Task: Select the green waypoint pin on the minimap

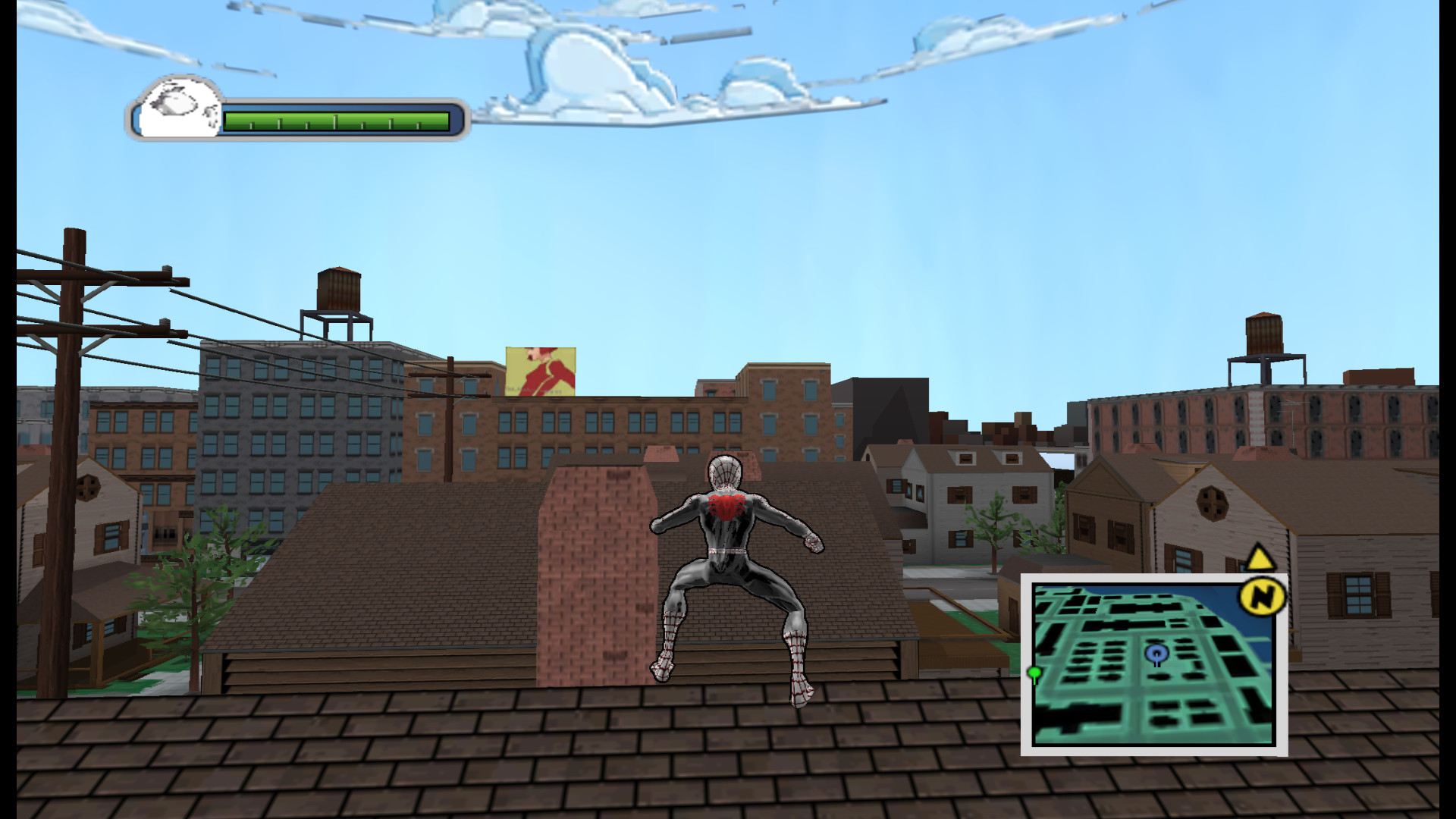Action: pos(1036,670)
